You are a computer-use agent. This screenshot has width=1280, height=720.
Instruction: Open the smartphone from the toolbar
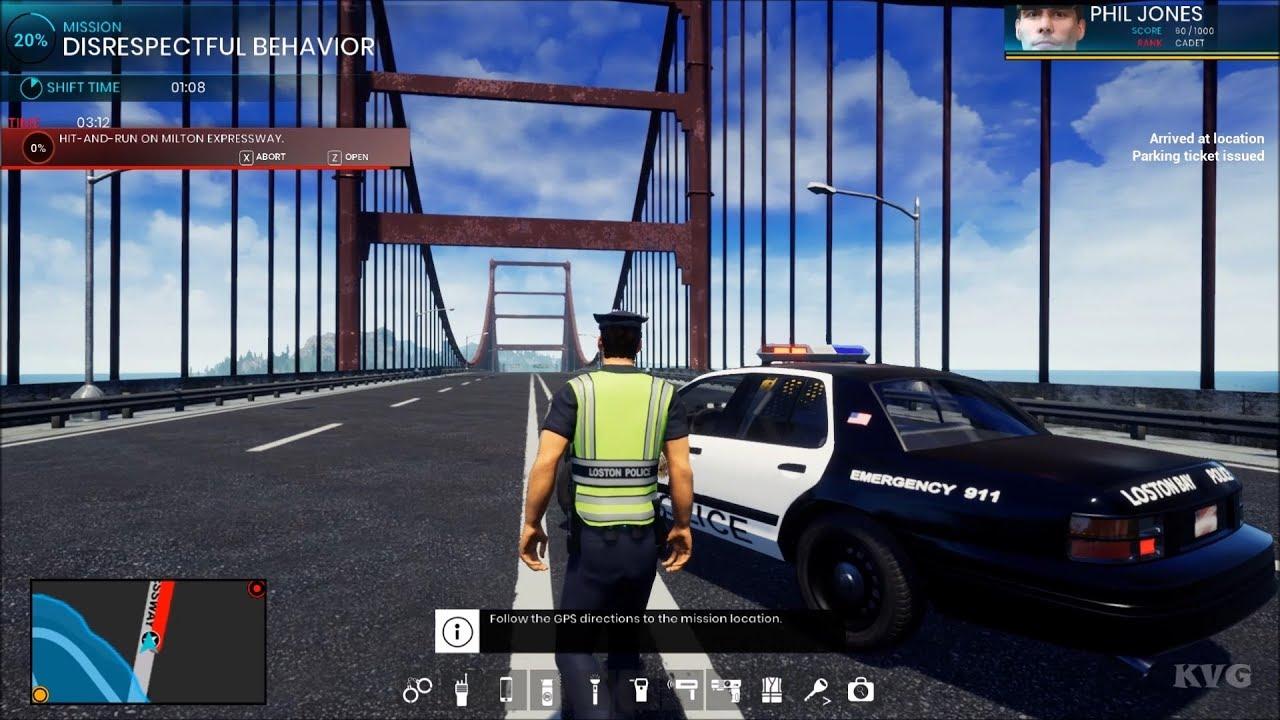pyautogui.click(x=506, y=689)
